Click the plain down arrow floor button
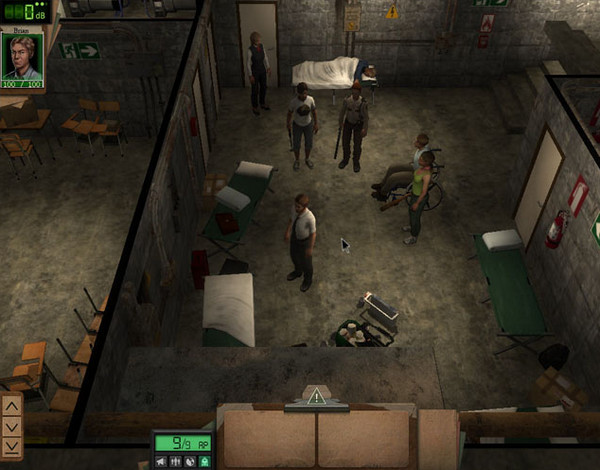The height and width of the screenshot is (470, 600). coord(12,426)
